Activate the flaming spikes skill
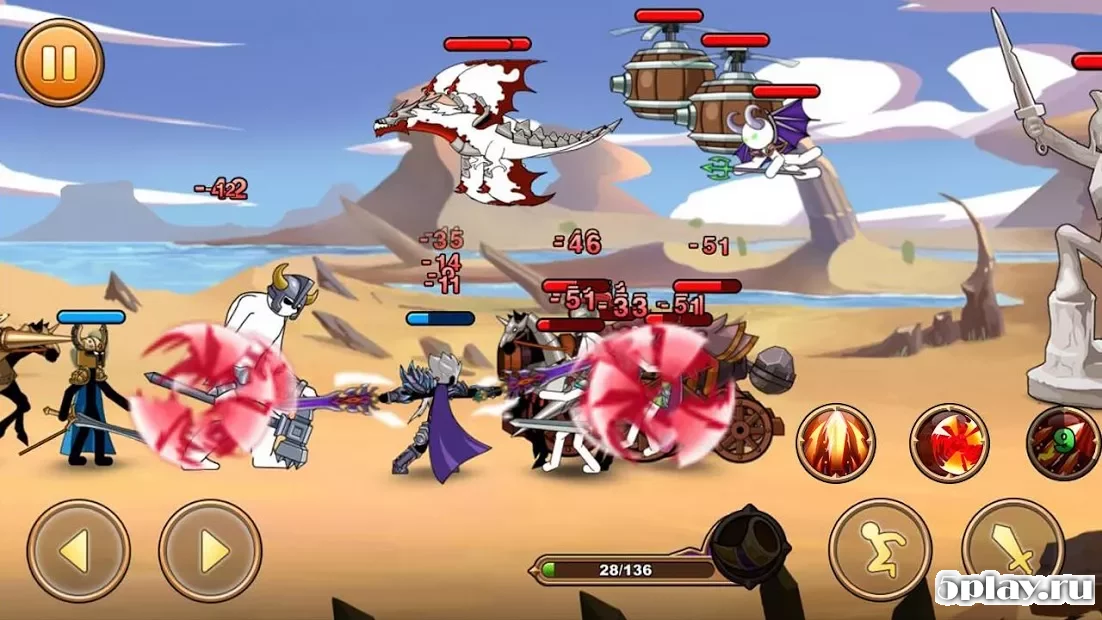Screen dimensions: 1102x620 tap(836, 443)
